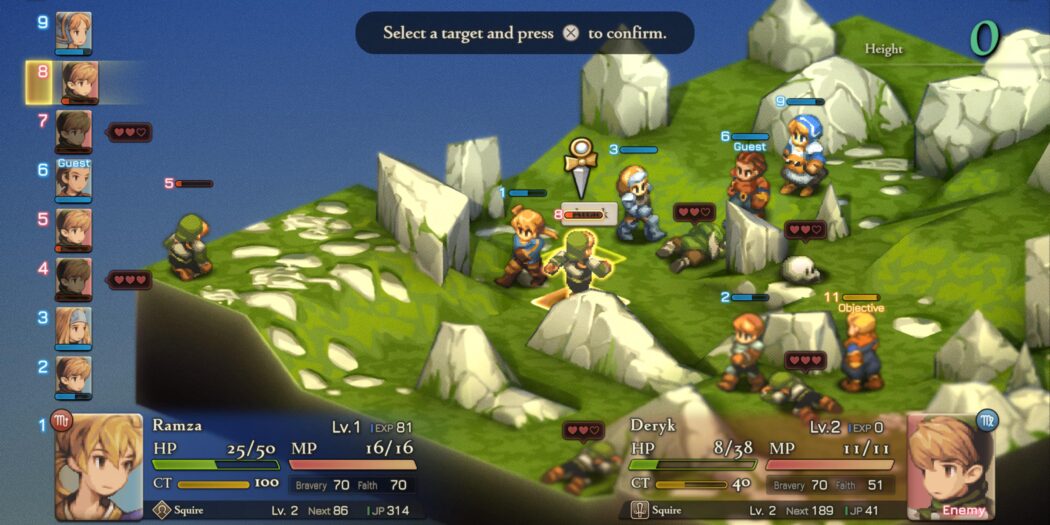Target the enemy unit marked 5
This screenshot has height=525, width=1050.
(189, 246)
